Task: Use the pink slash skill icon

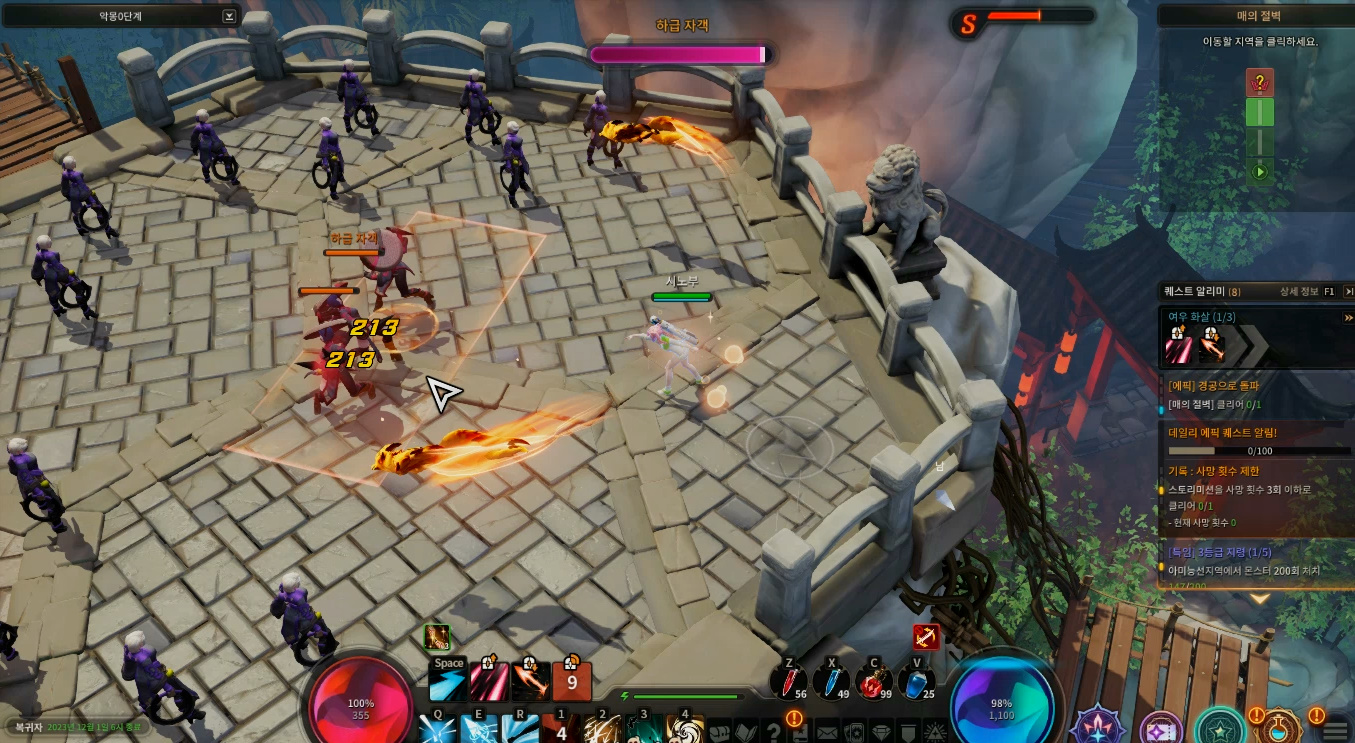Action: (x=489, y=681)
